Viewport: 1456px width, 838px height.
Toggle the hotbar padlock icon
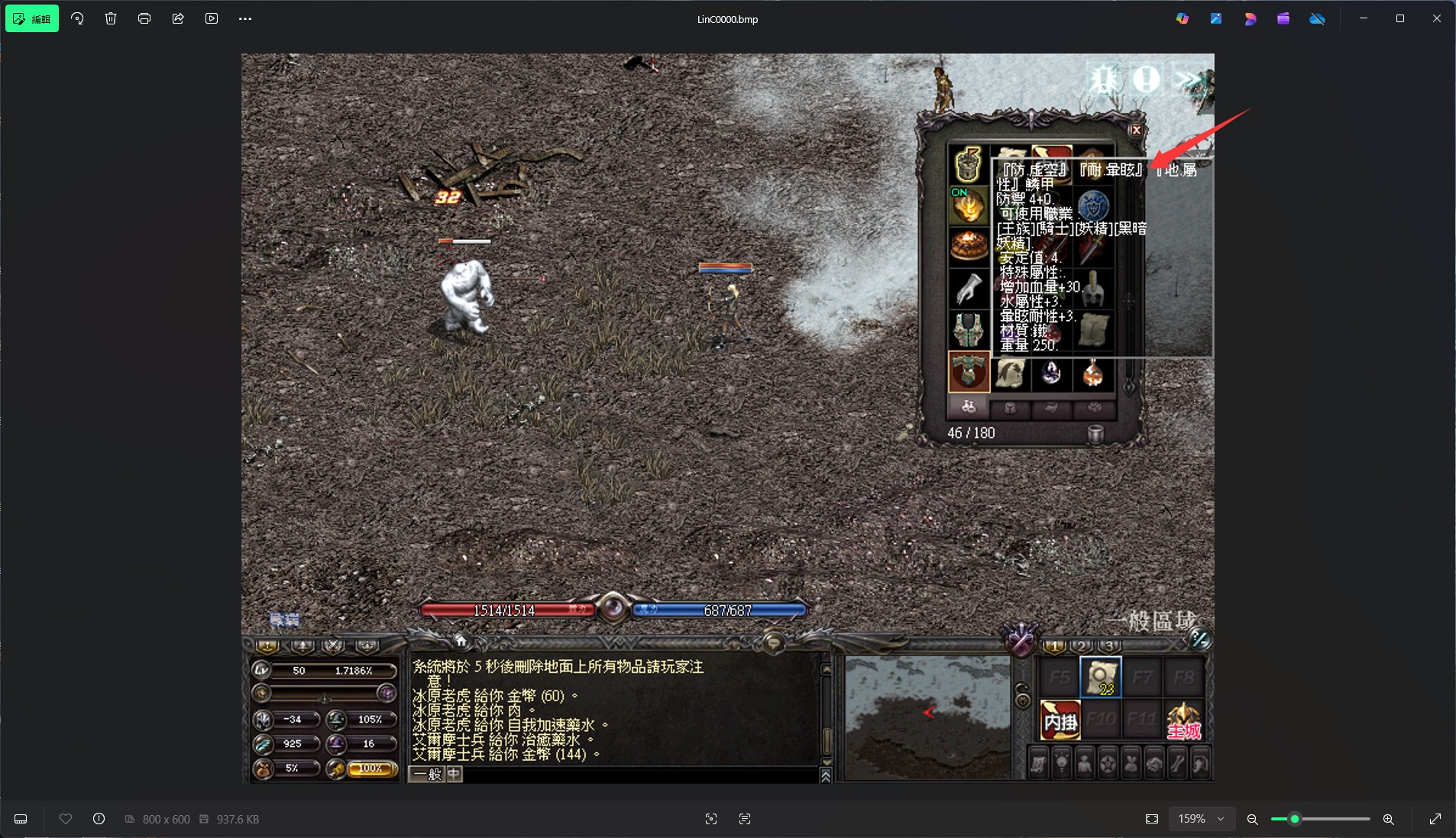pos(1022,696)
